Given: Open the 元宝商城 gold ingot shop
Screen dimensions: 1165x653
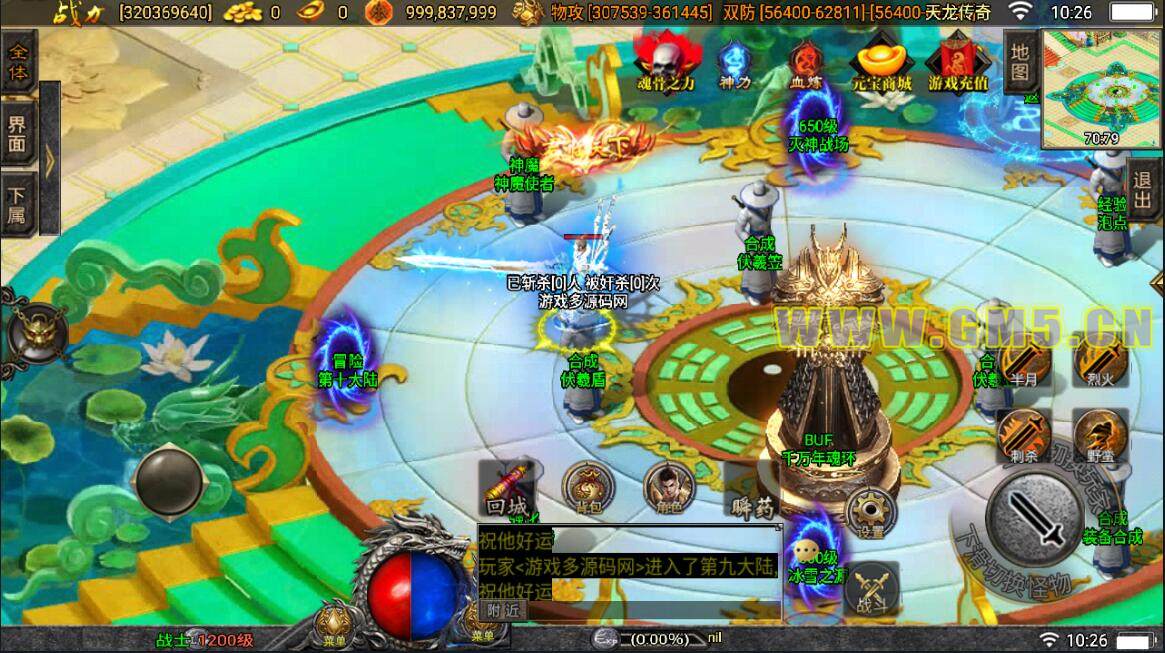Looking at the screenshot, I should [x=881, y=62].
